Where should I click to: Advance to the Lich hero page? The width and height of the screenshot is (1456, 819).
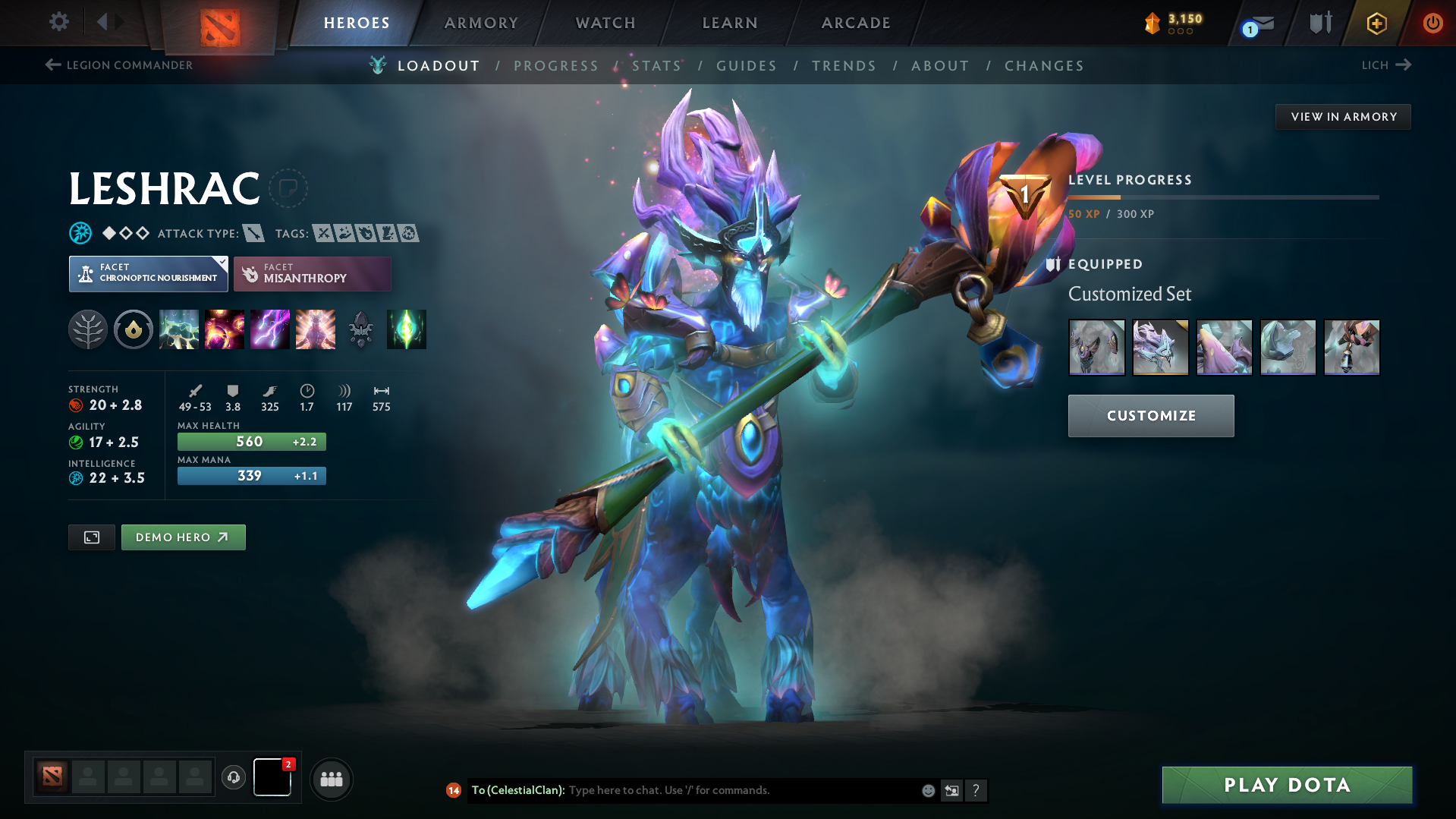point(1386,65)
